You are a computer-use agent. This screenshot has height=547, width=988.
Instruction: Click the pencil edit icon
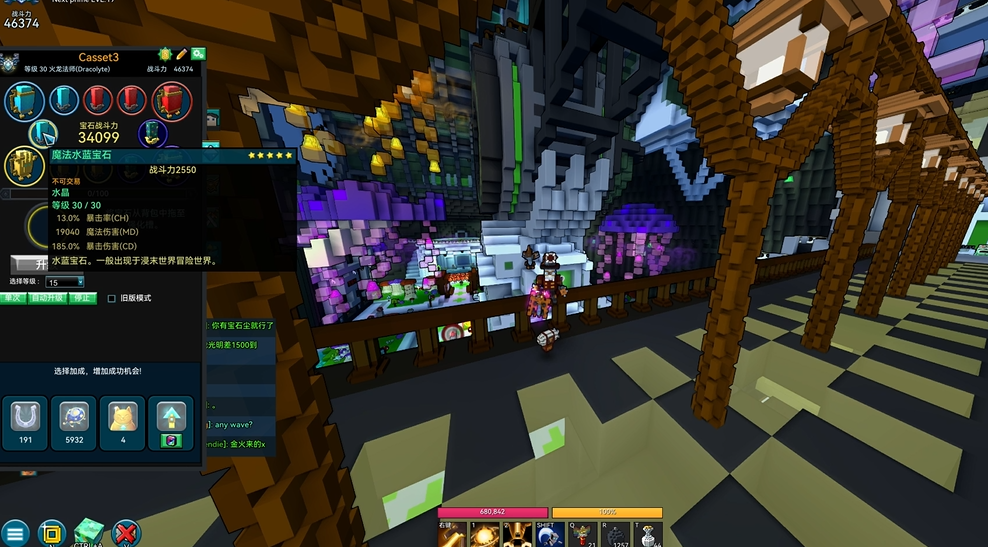(x=182, y=53)
